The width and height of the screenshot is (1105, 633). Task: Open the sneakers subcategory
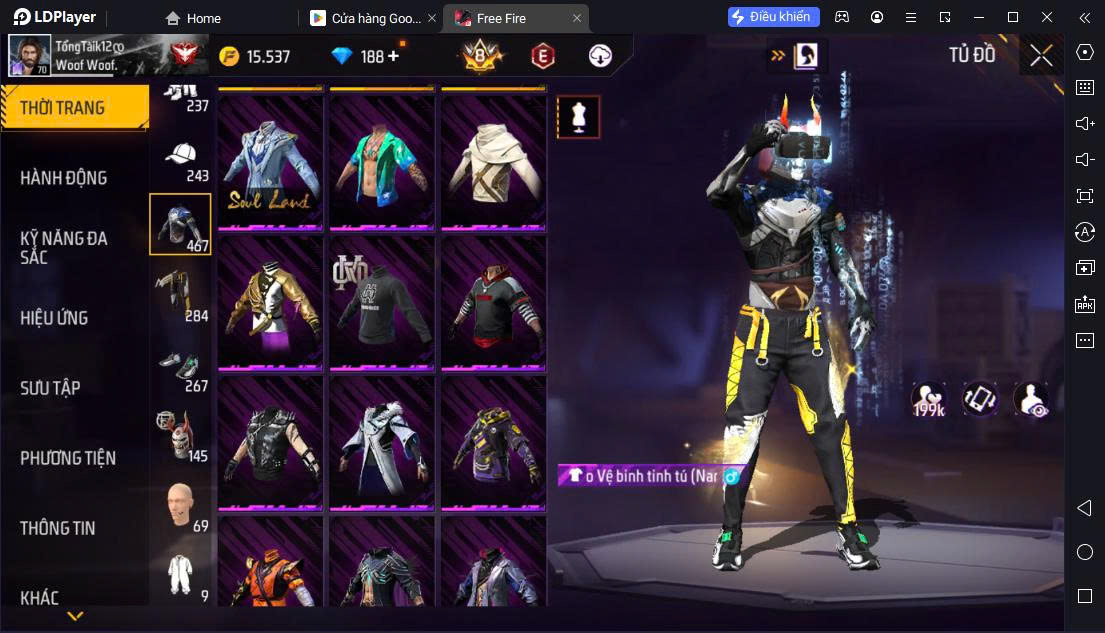(x=180, y=368)
